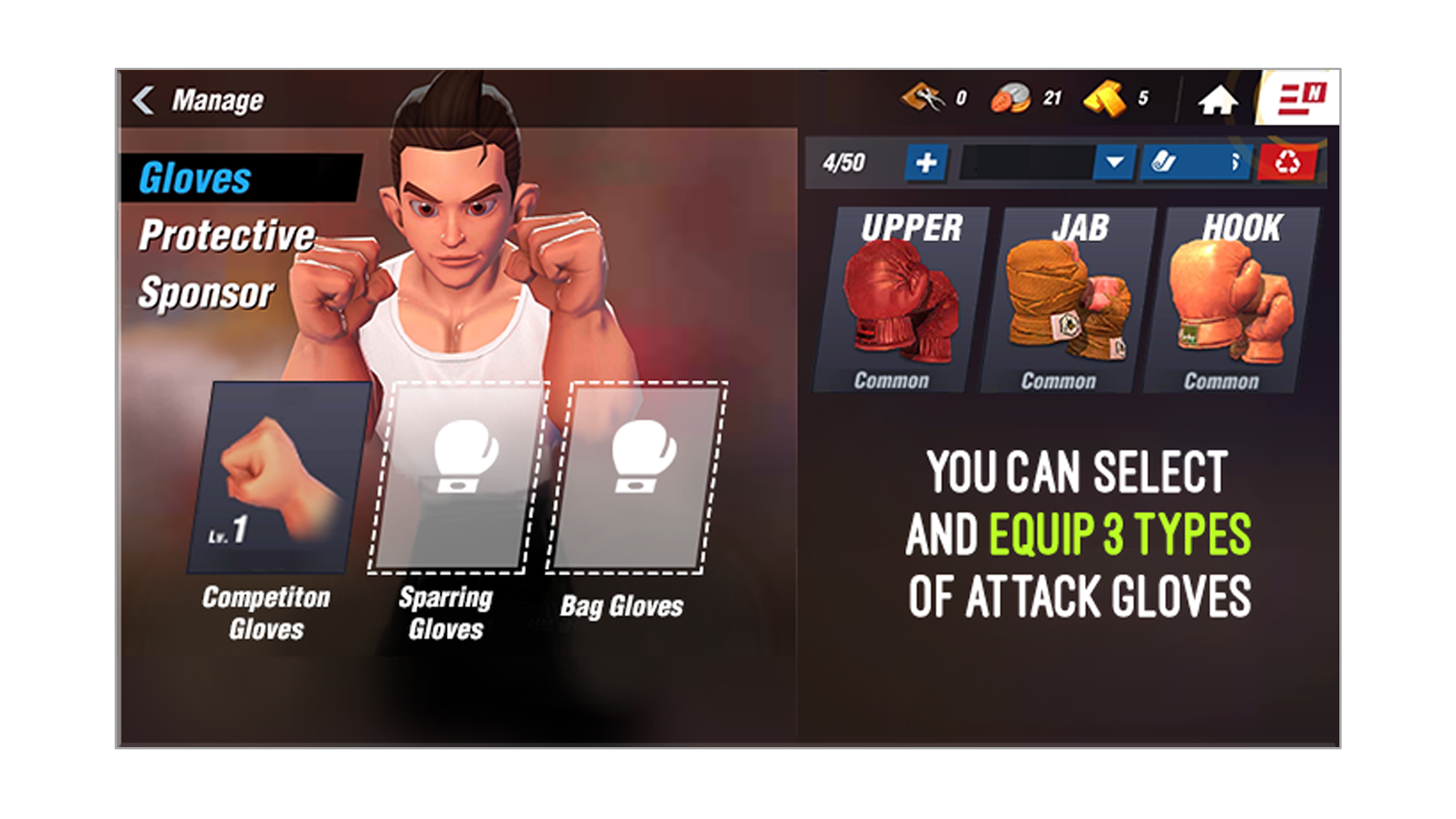Switch to the Gloves tab
The height and width of the screenshot is (819, 1456).
pos(195,178)
